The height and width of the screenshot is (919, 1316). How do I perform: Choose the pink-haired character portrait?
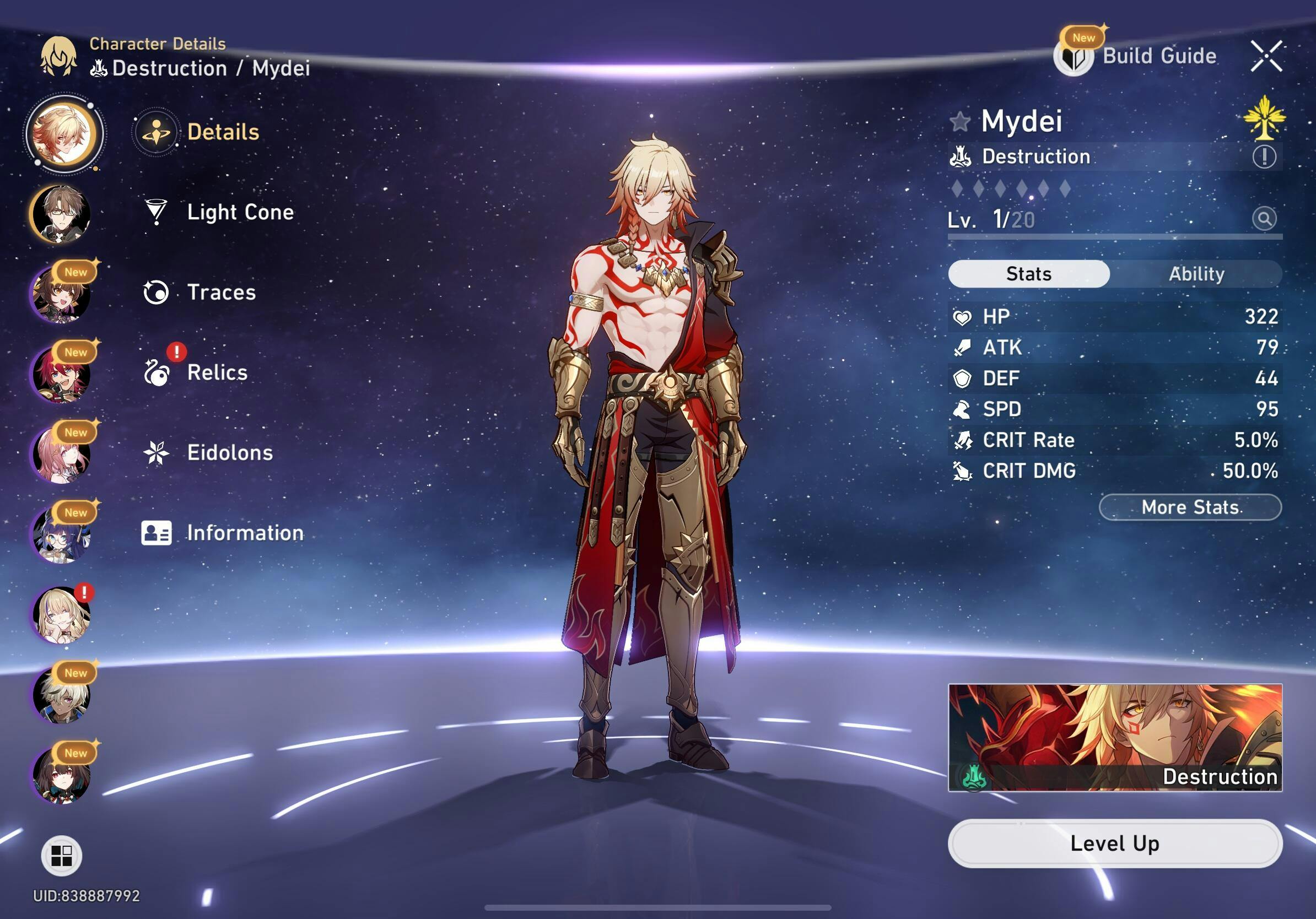61,455
